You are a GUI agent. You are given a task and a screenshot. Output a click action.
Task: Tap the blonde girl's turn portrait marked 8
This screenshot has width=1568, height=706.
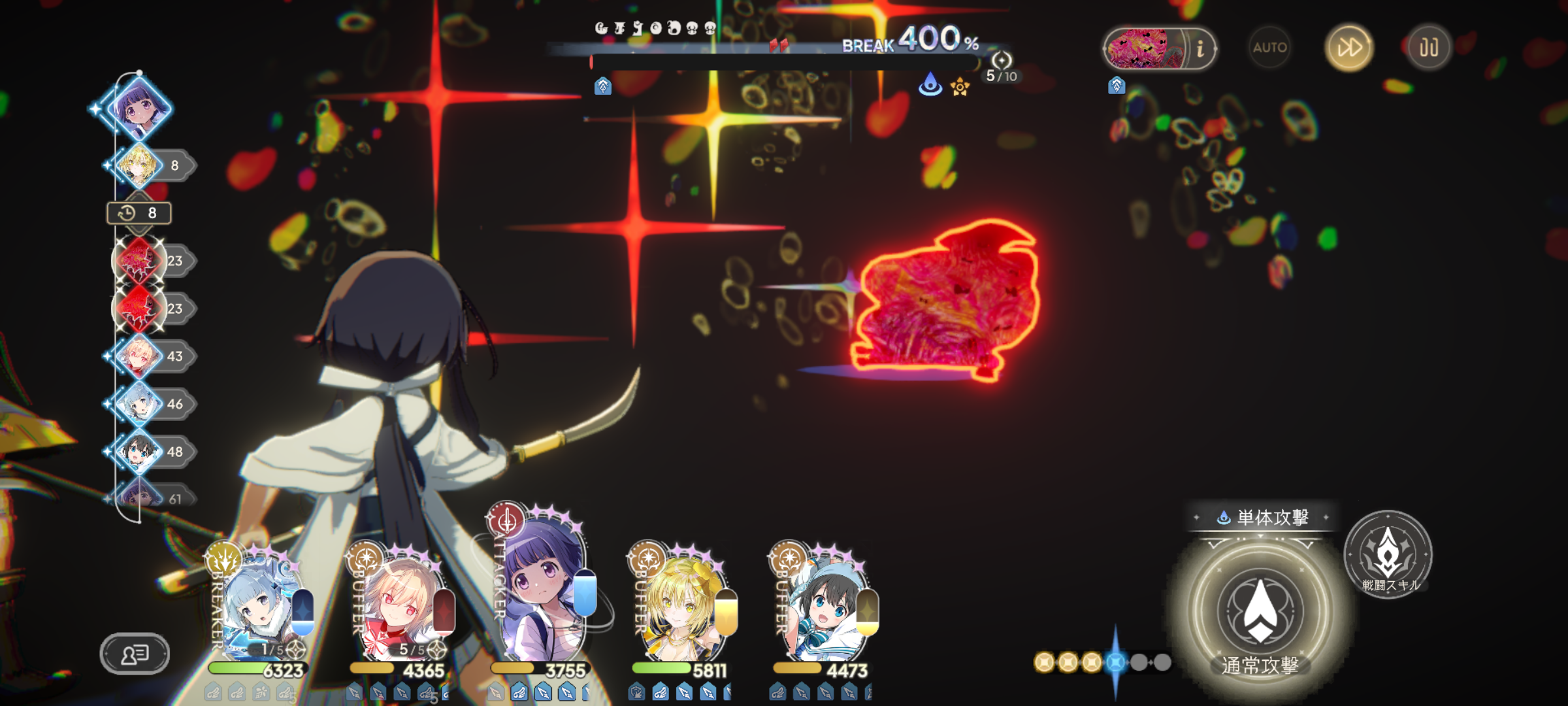pos(139,165)
